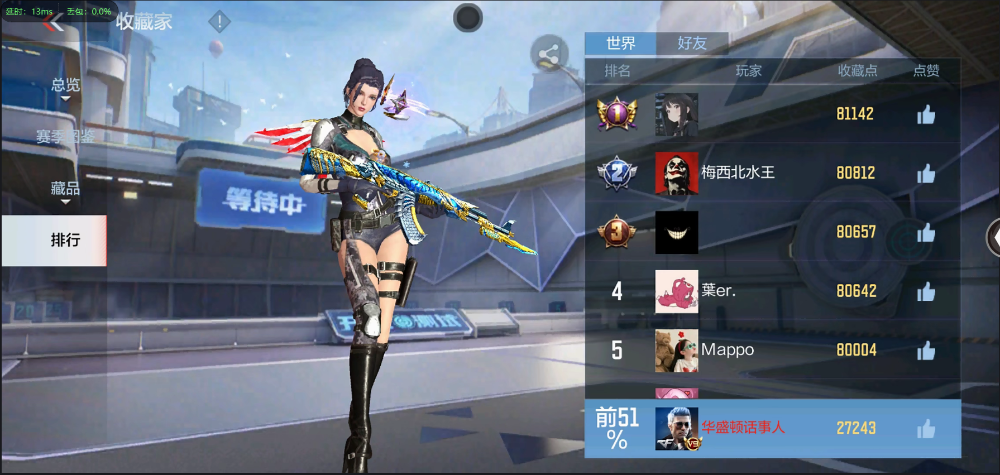The width and height of the screenshot is (1000, 475).
Task: Open the rank 1 player's anime avatar
Action: pyautogui.click(x=676, y=114)
